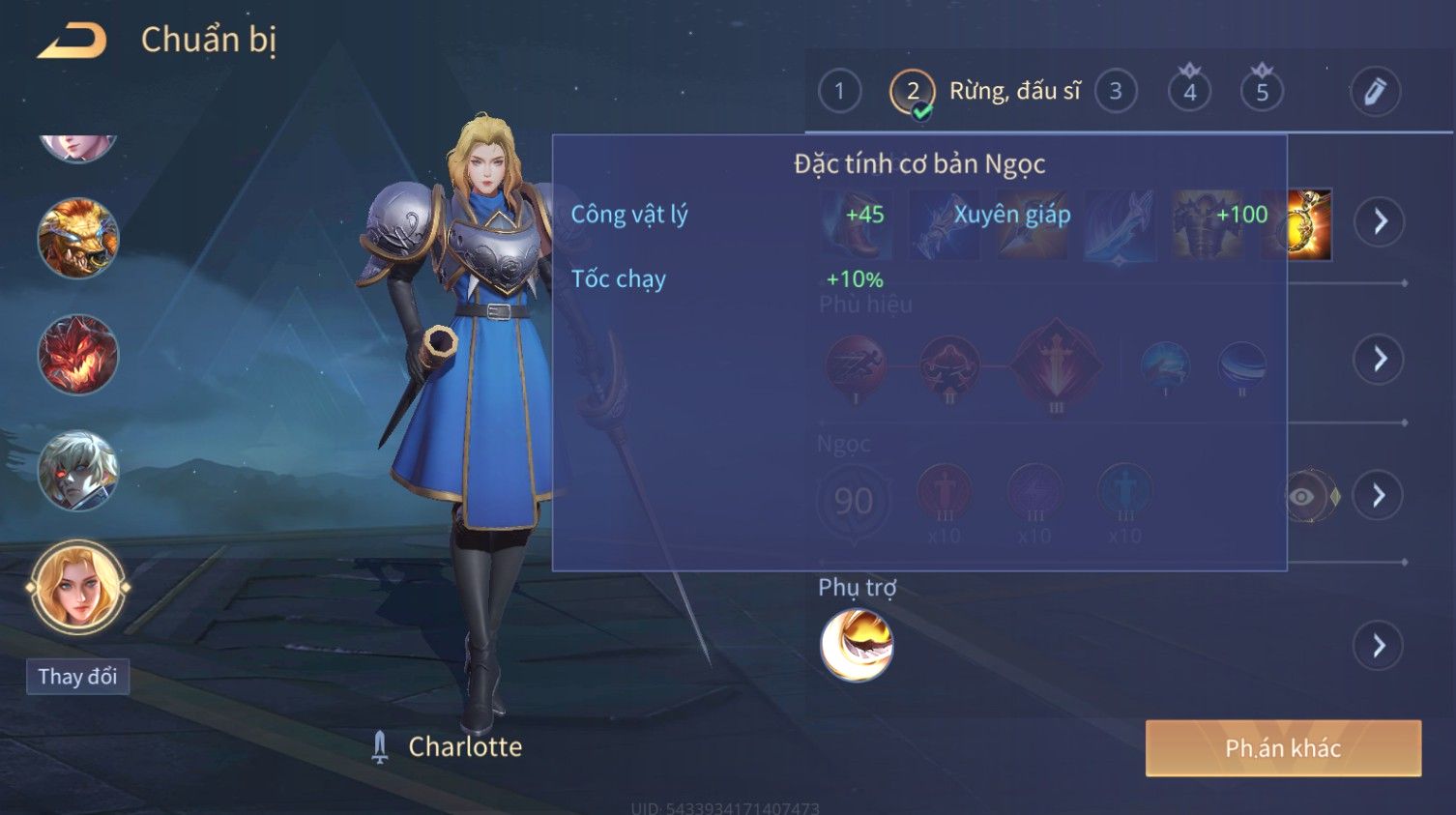1456x815 pixels.
Task: Expand the Ngọc rune section arrow
Action: 1380,495
